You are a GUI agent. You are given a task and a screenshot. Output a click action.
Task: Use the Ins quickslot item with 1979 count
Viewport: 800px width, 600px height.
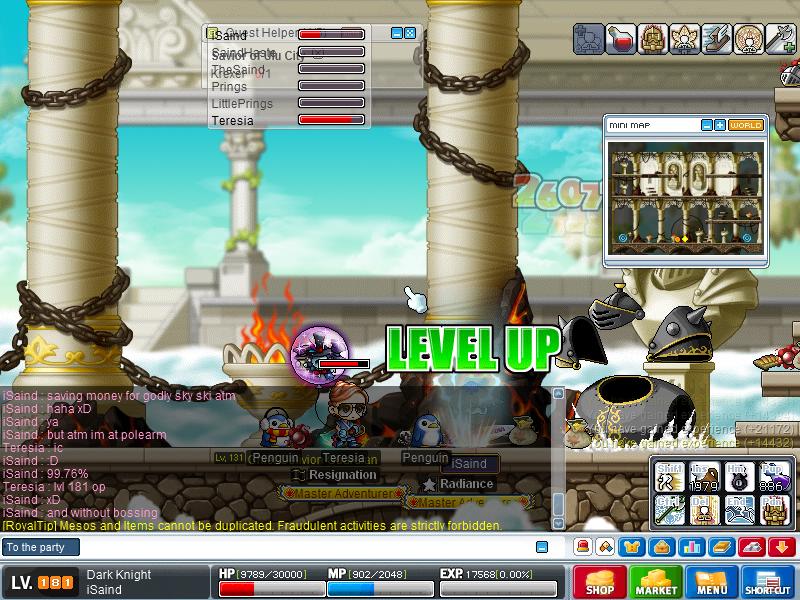click(x=705, y=479)
